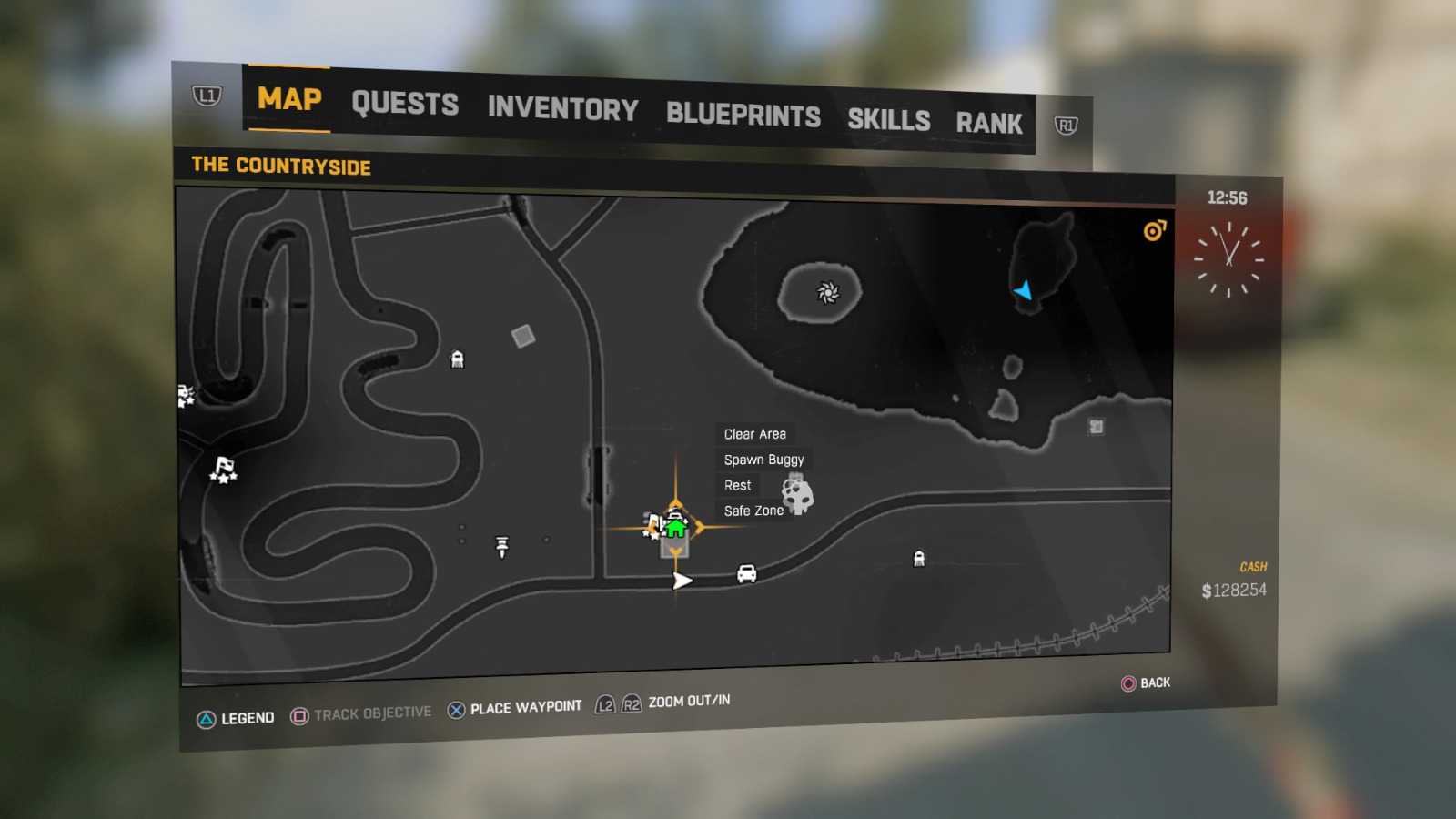The height and width of the screenshot is (819, 1456).
Task: Toggle Track Objective
Action: click(x=370, y=712)
